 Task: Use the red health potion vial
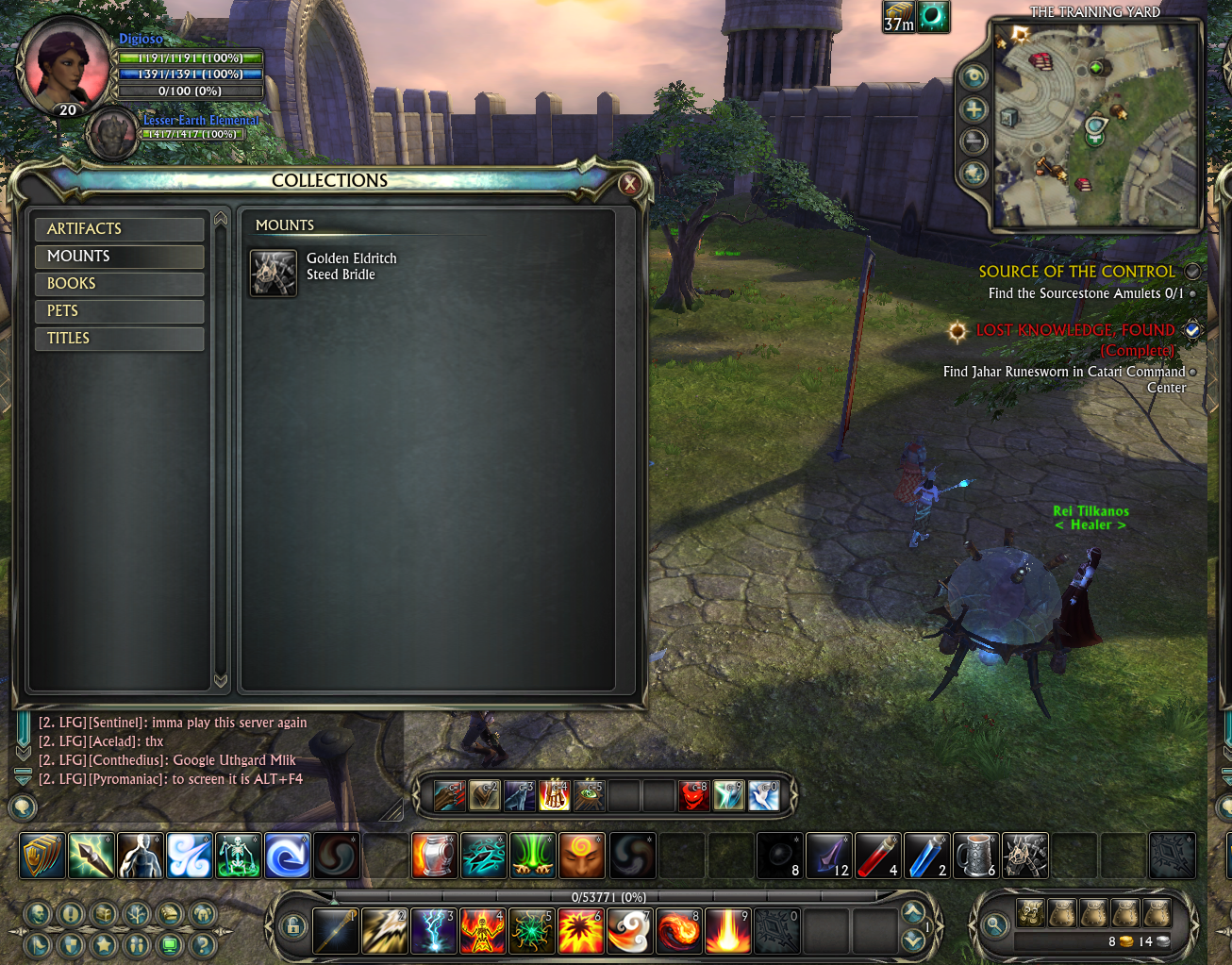coord(876,857)
